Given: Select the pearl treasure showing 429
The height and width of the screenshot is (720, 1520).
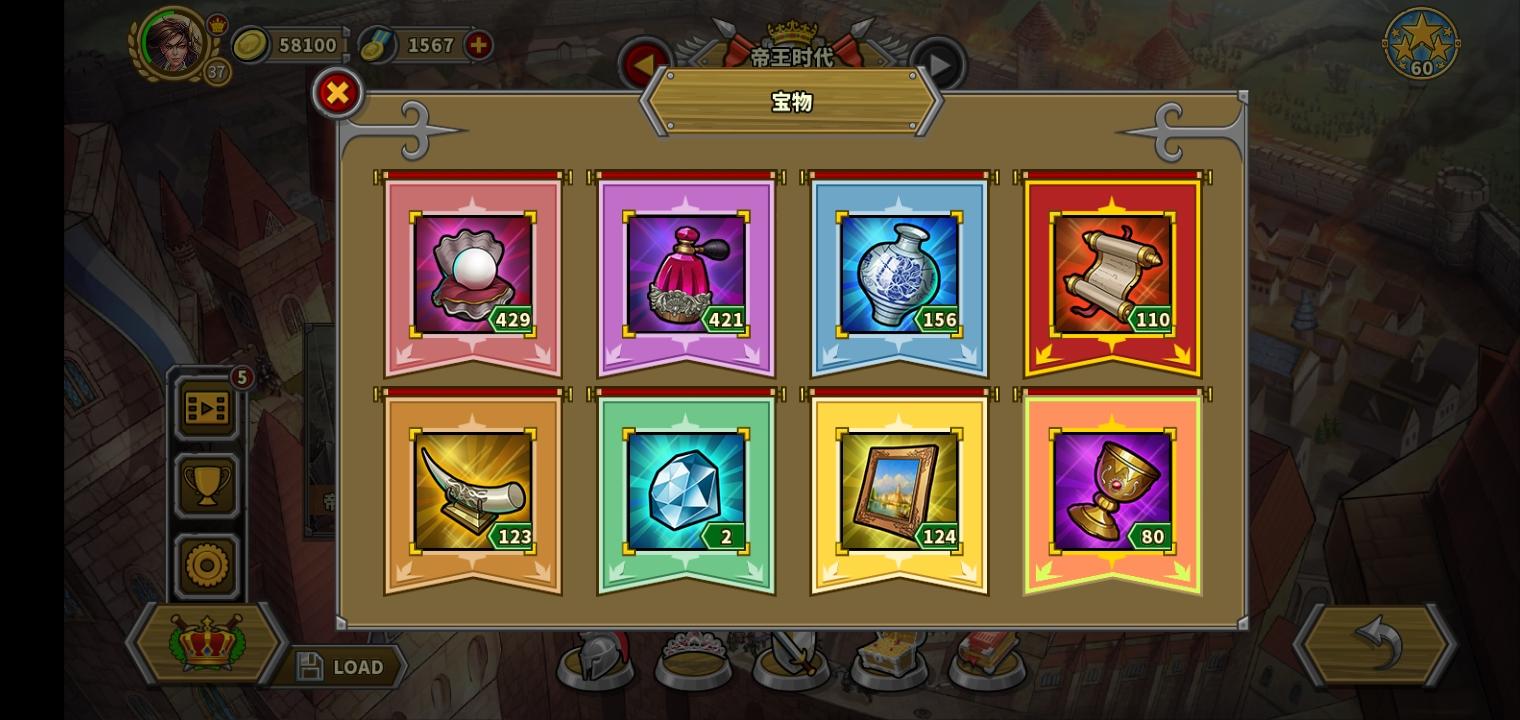Looking at the screenshot, I should pyautogui.click(x=471, y=271).
